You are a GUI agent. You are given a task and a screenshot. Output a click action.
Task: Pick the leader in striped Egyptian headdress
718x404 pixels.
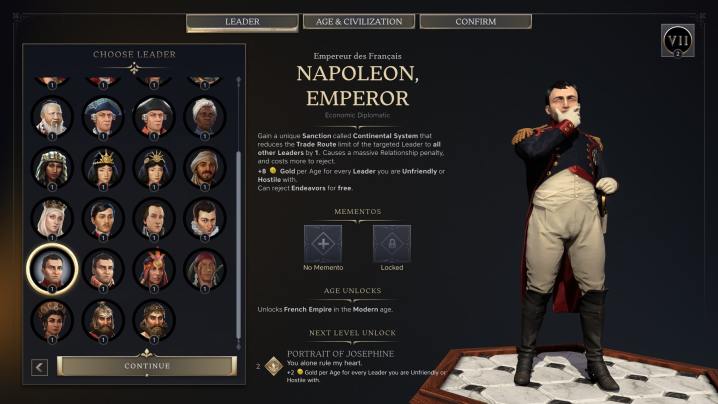click(x=52, y=166)
